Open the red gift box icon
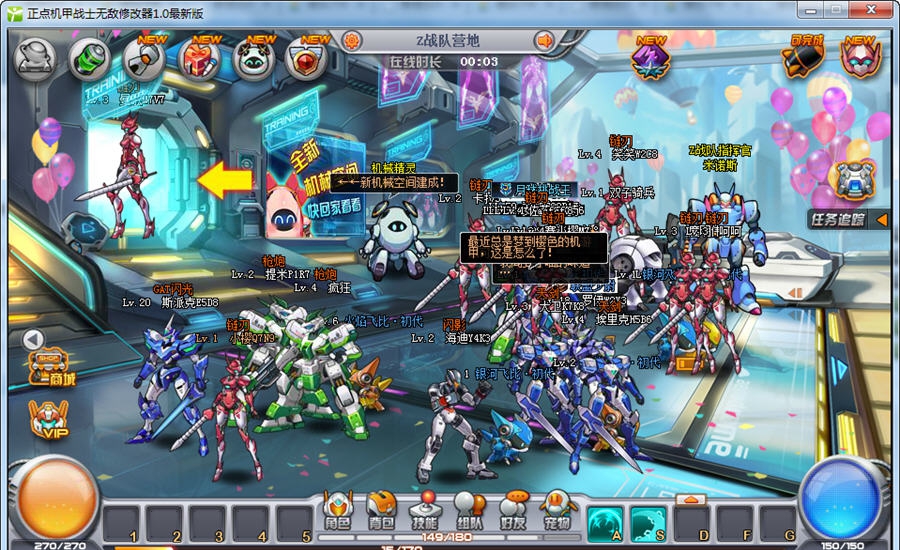Viewport: 900px width, 550px height. [x=199, y=59]
